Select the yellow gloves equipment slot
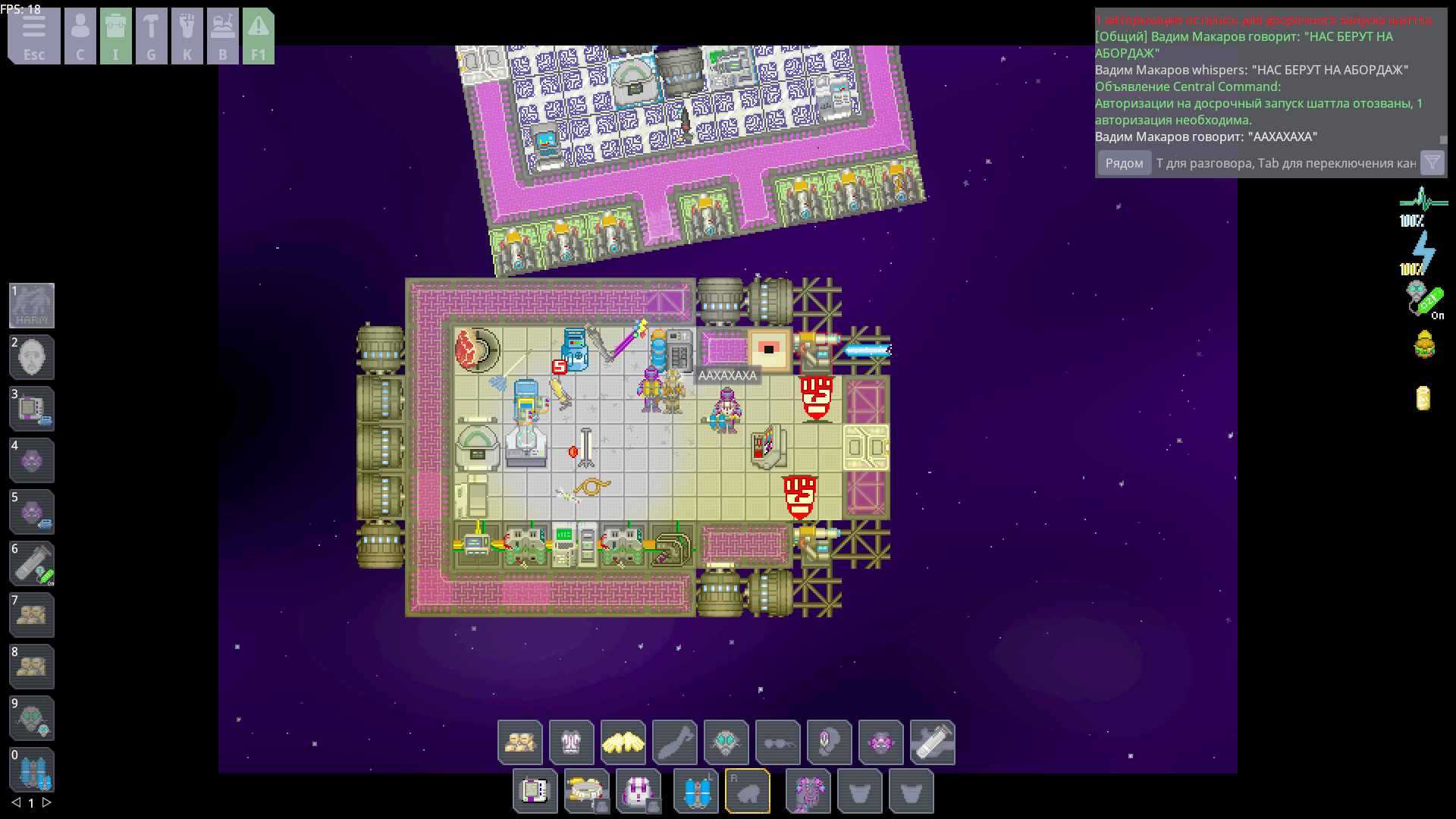Viewport: 1456px width, 819px height. click(623, 742)
